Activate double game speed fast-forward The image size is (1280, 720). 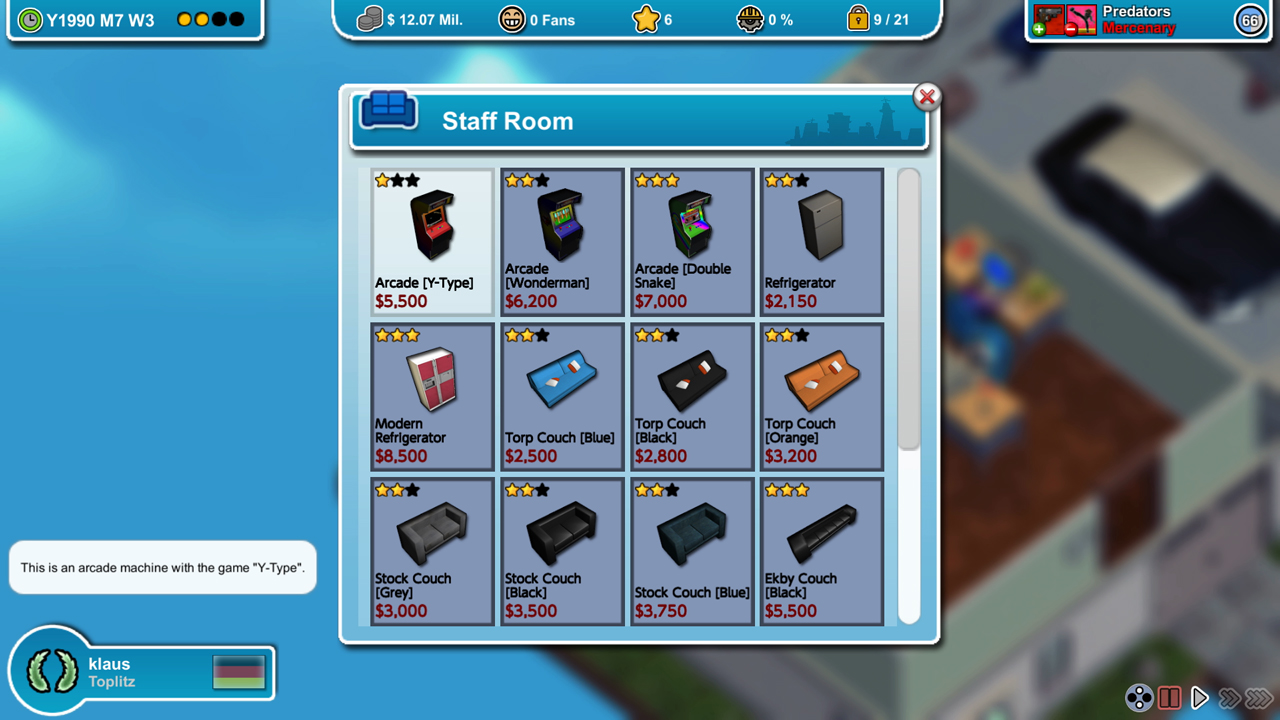pyautogui.click(x=1229, y=698)
